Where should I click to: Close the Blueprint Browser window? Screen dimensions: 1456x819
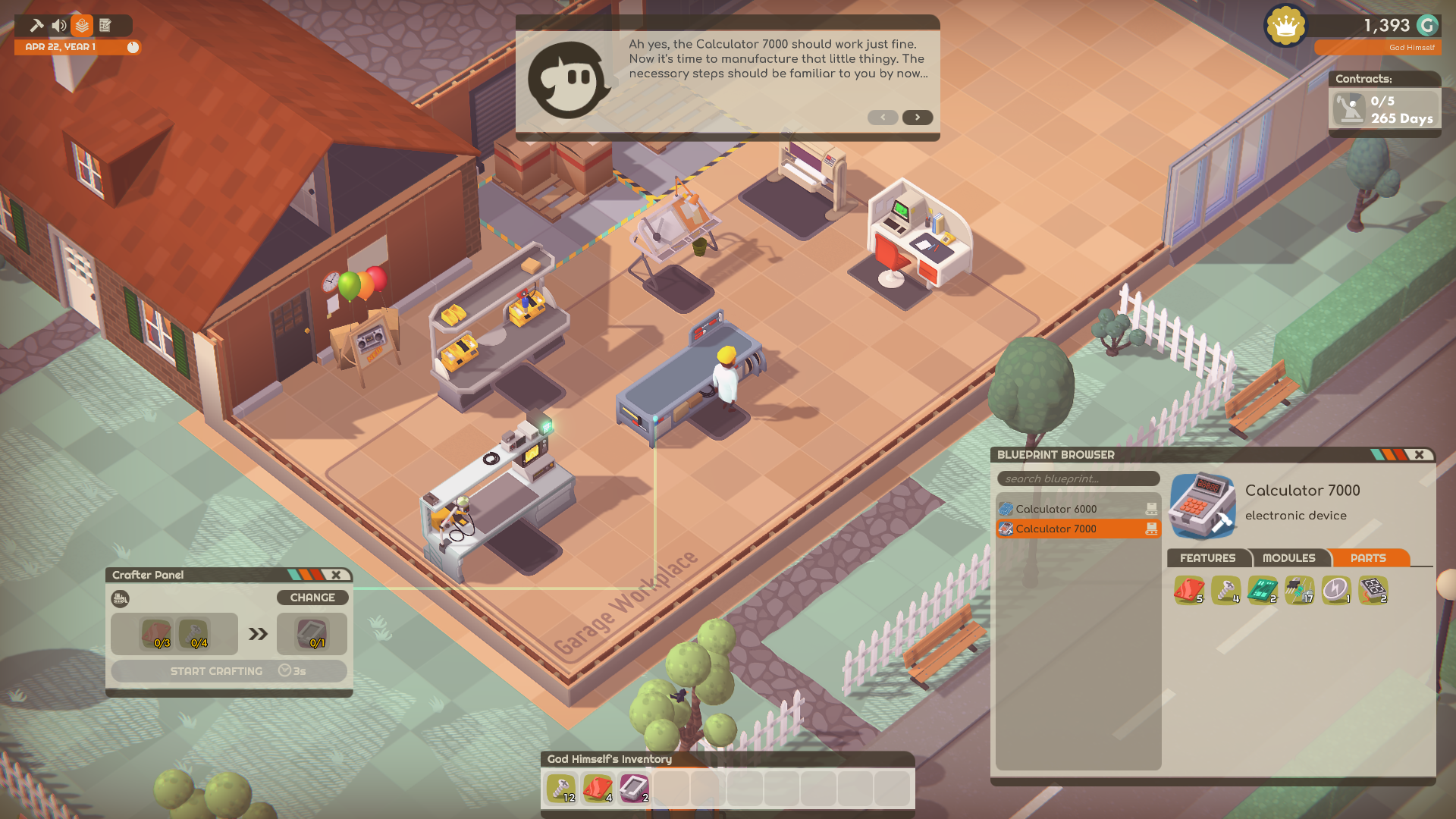[1419, 455]
